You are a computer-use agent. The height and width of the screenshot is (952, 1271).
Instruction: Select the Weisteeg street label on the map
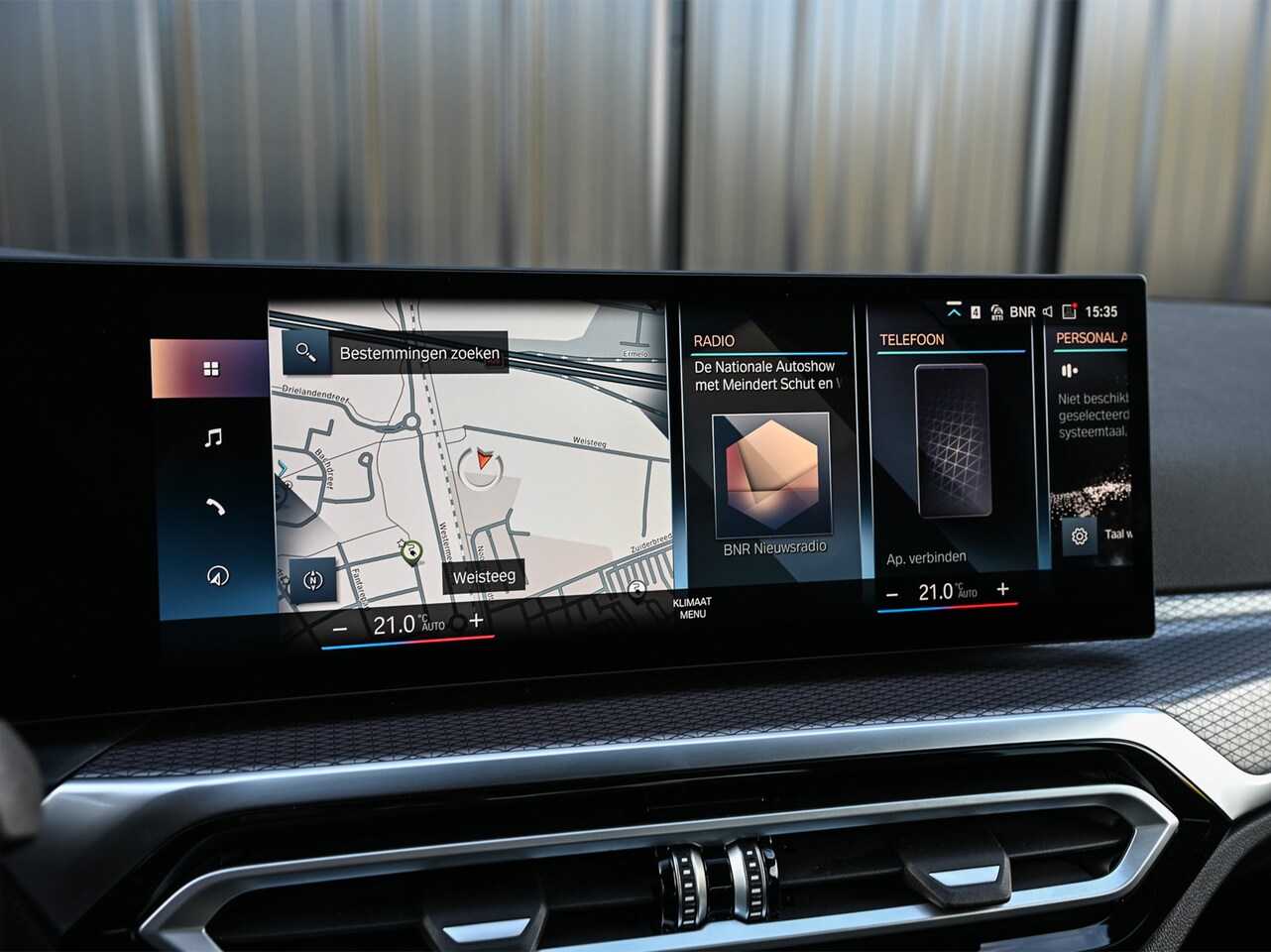tap(484, 576)
